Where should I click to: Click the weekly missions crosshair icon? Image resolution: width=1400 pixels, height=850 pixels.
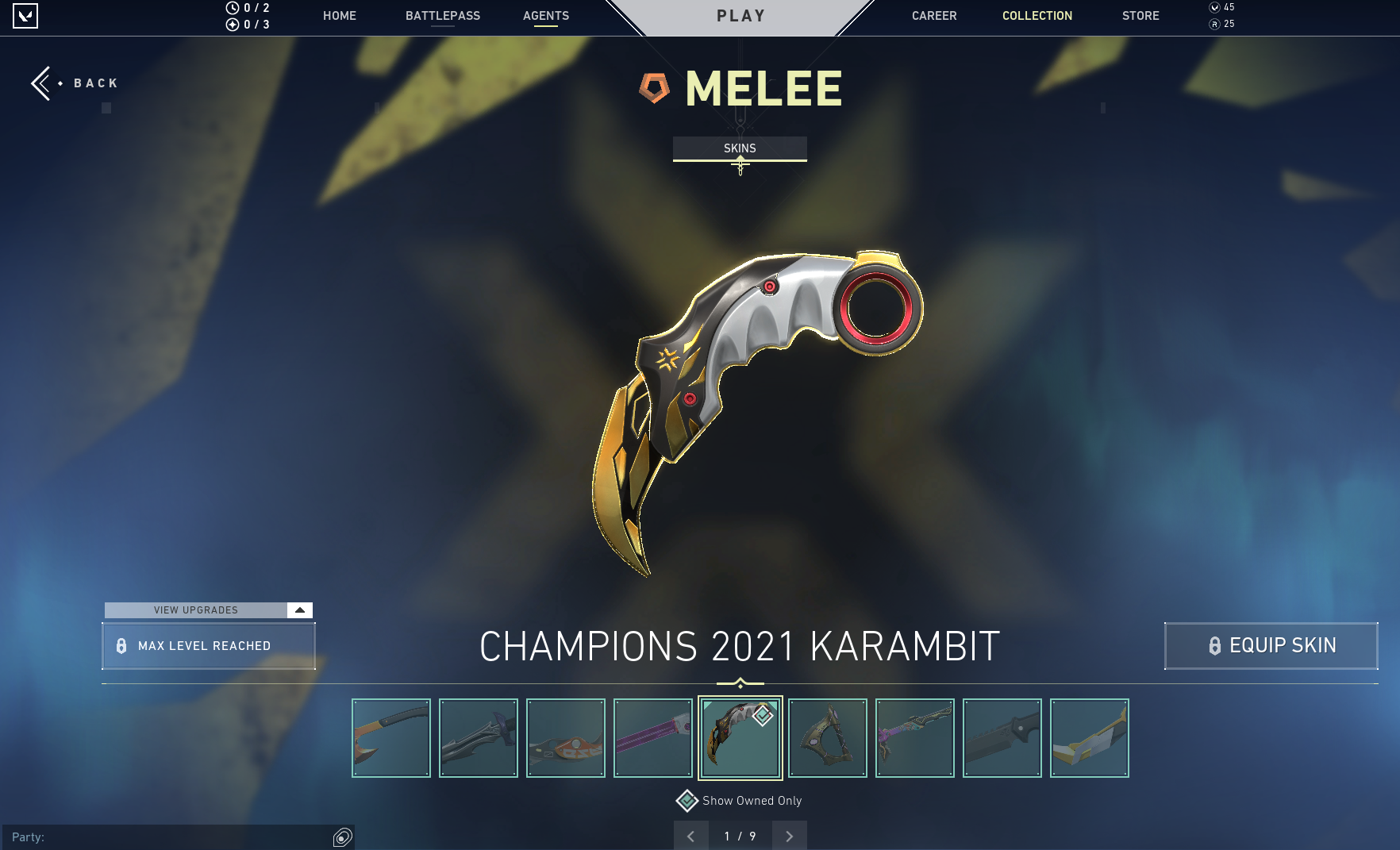[231, 24]
